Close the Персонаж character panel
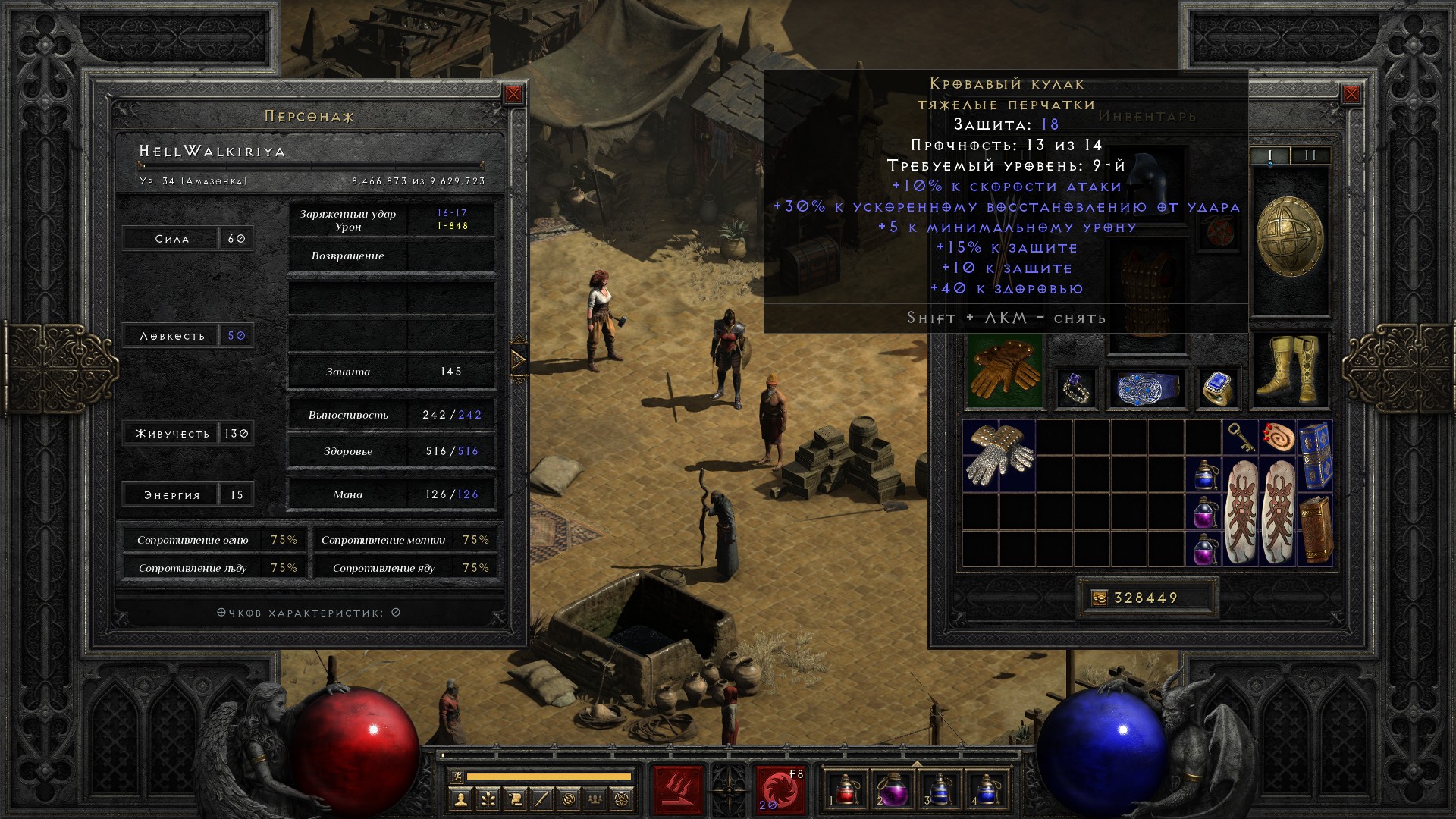The image size is (1456, 819). [513, 94]
